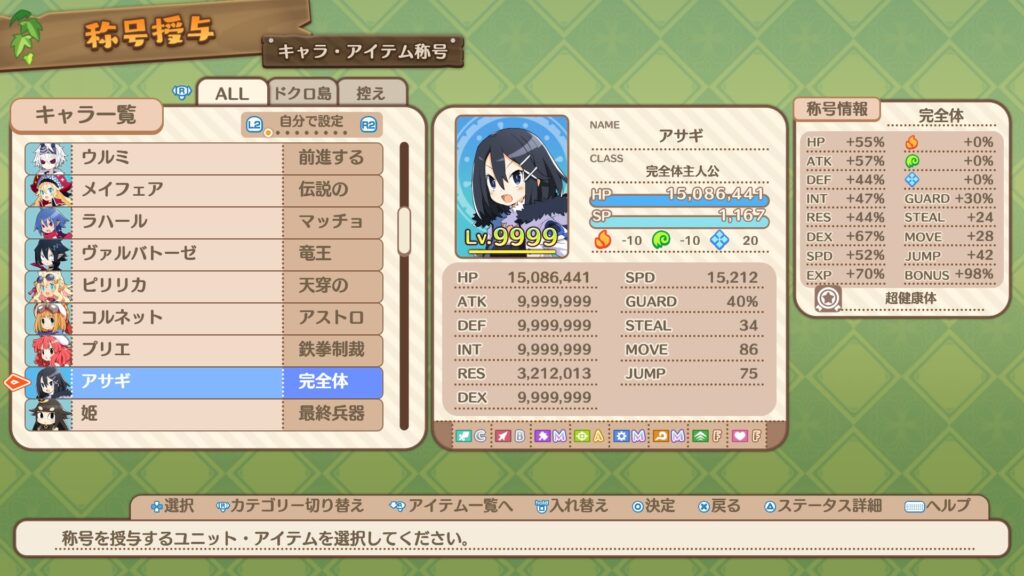Select the ラハール row
The height and width of the screenshot is (576, 1024).
(204, 221)
